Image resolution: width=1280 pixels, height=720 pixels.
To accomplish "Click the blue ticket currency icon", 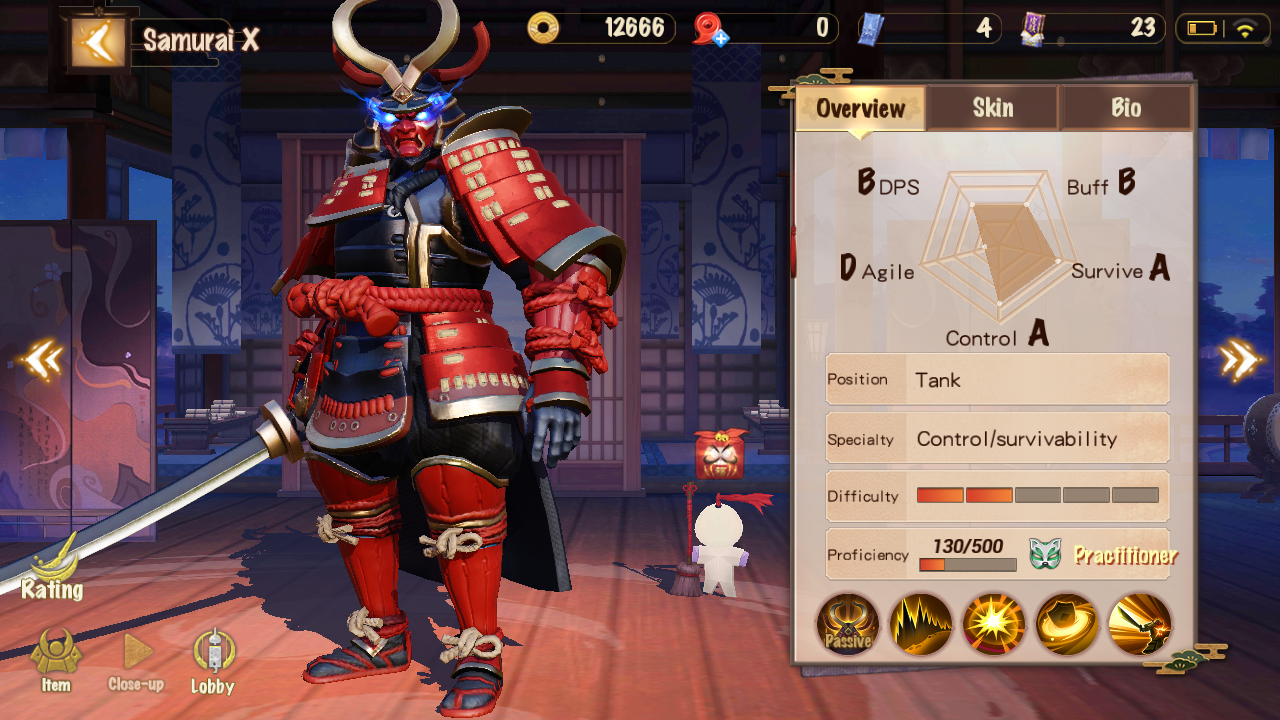I will [870, 29].
